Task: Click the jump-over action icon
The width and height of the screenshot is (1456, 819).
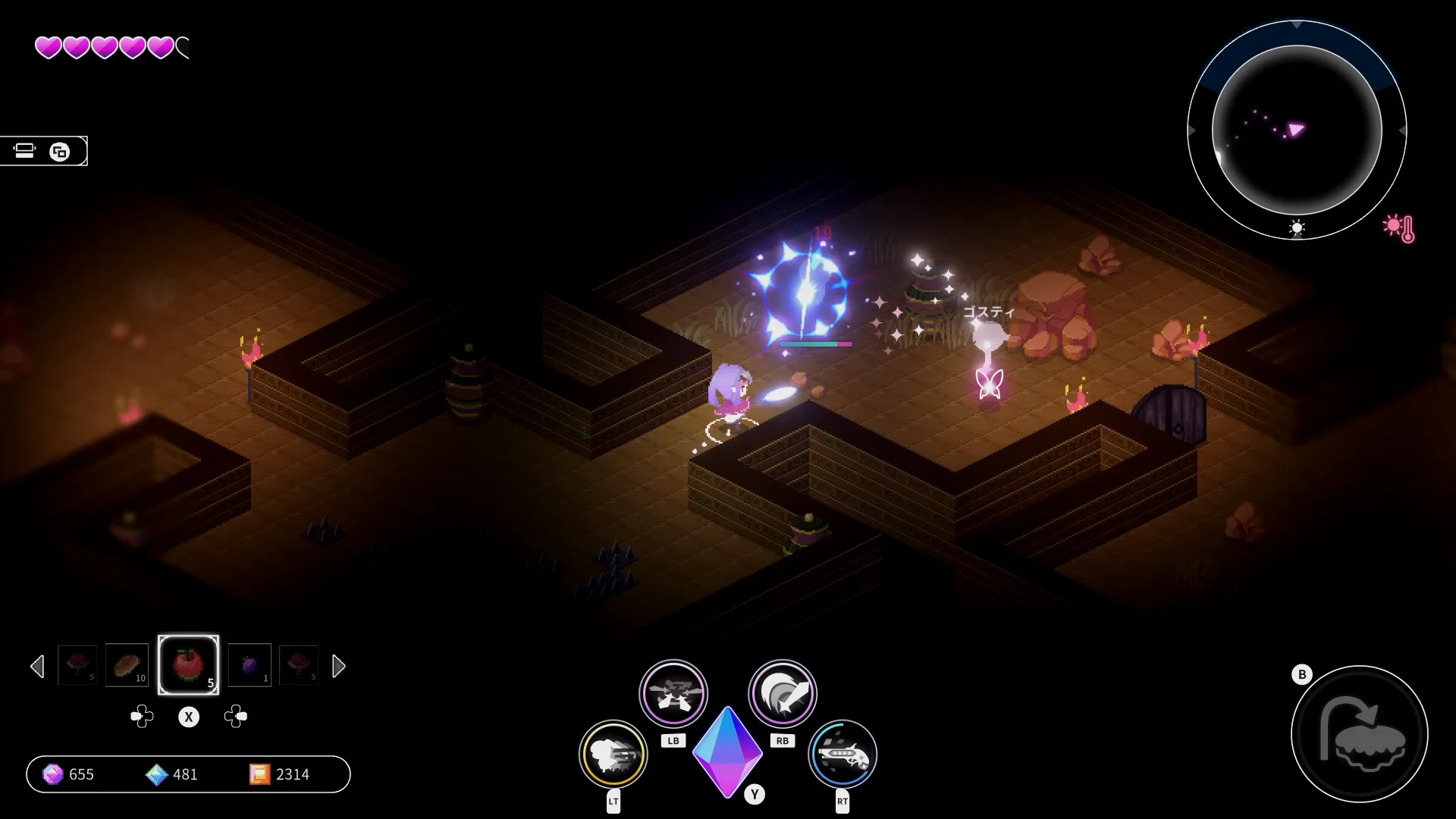Action: tap(1359, 734)
